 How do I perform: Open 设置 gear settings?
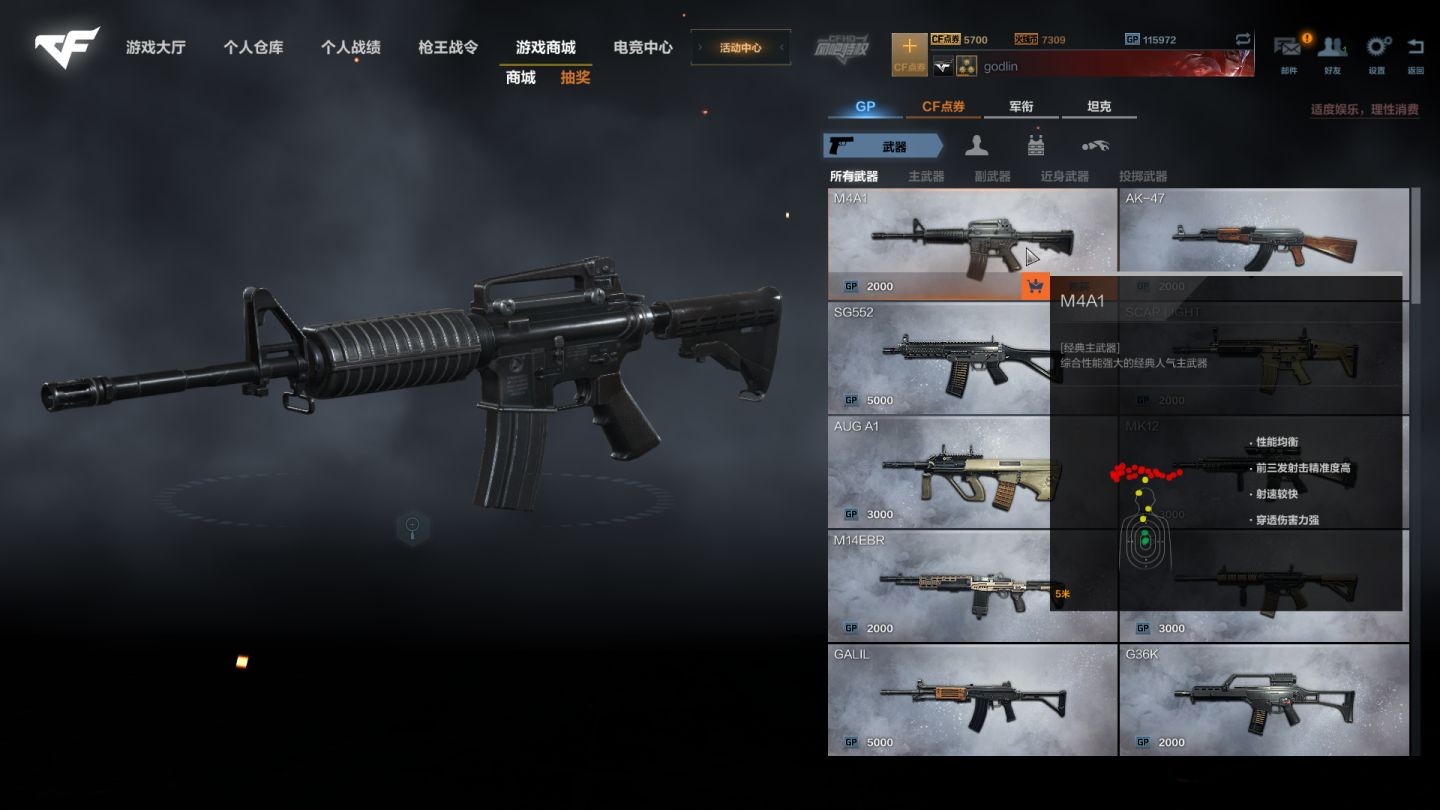point(1377,53)
